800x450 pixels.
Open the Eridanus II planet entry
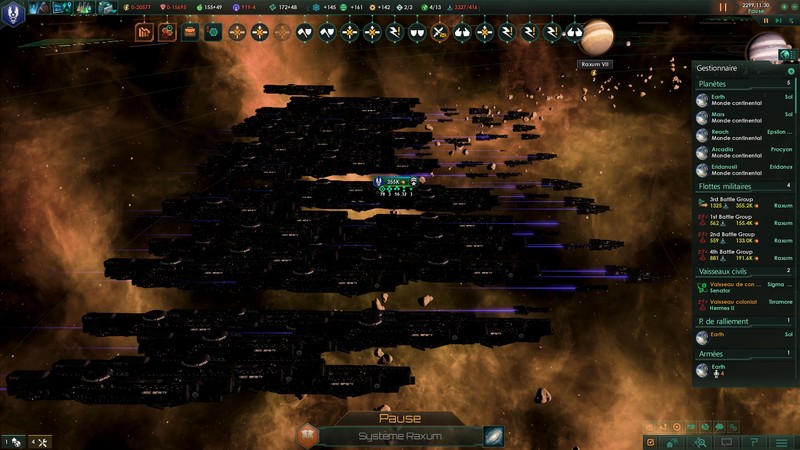740,169
